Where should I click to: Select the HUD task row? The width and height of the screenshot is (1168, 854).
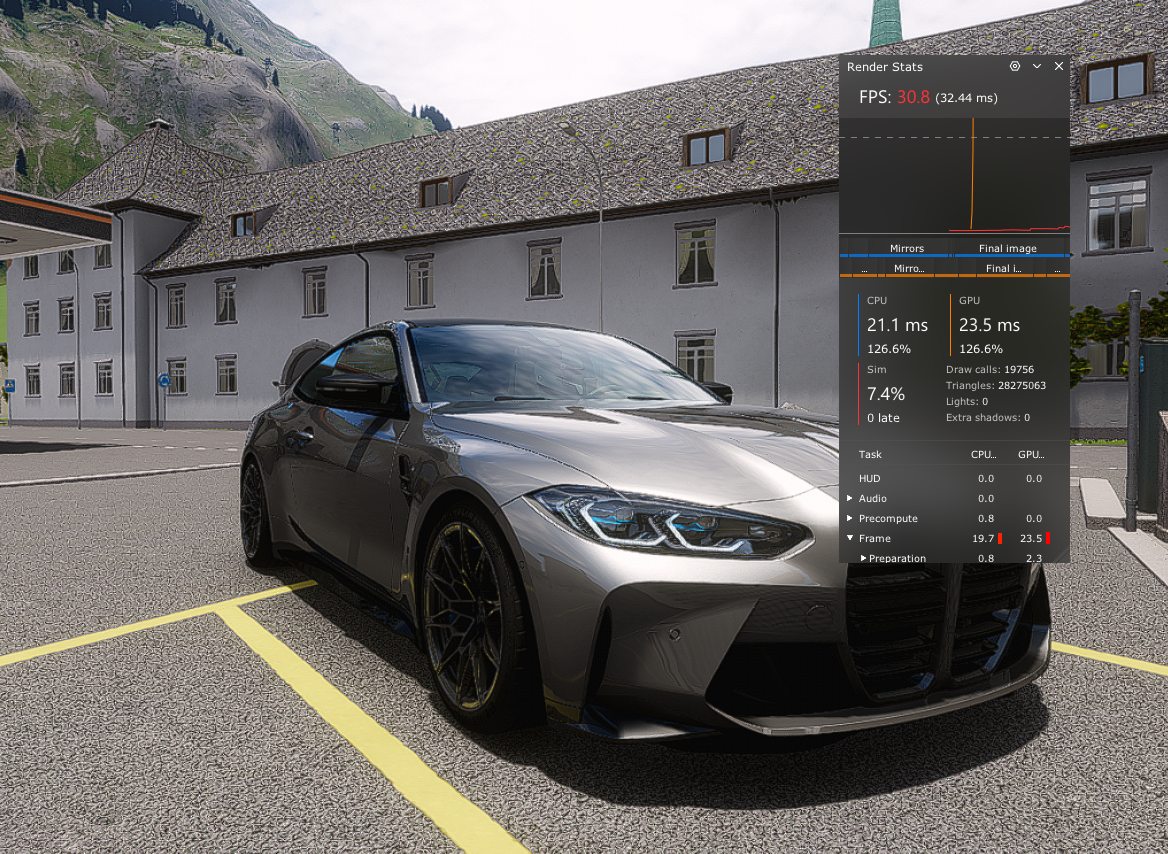point(869,478)
